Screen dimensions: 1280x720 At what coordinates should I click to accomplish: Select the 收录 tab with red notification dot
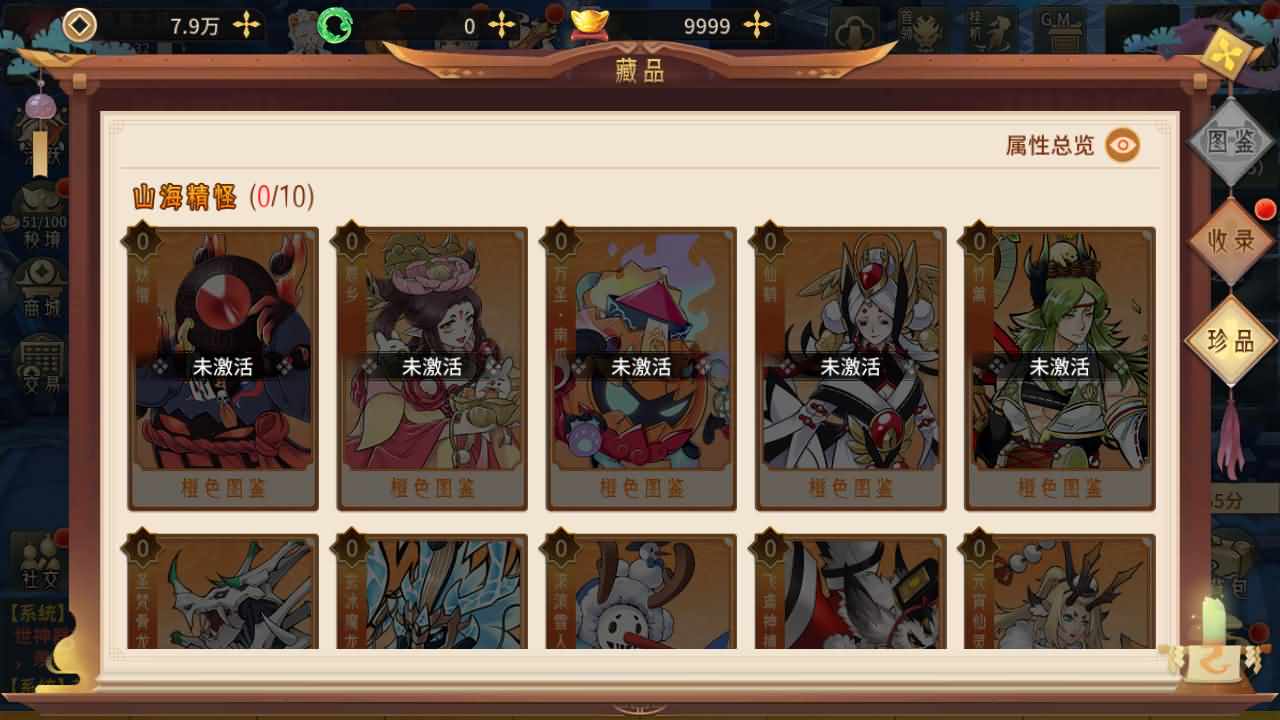(x=1229, y=240)
